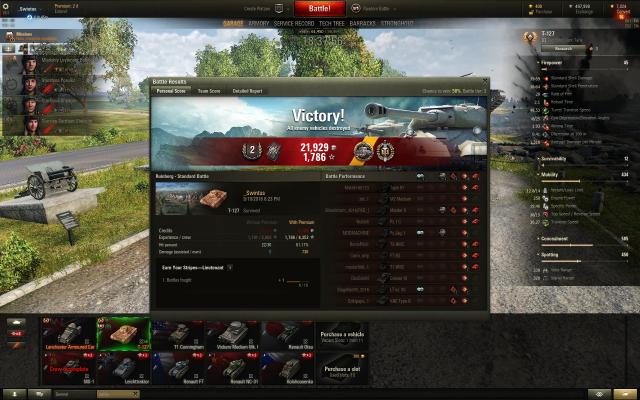The width and height of the screenshot is (640, 400).
Task: Click the red Battle! button
Action: coord(318,8)
